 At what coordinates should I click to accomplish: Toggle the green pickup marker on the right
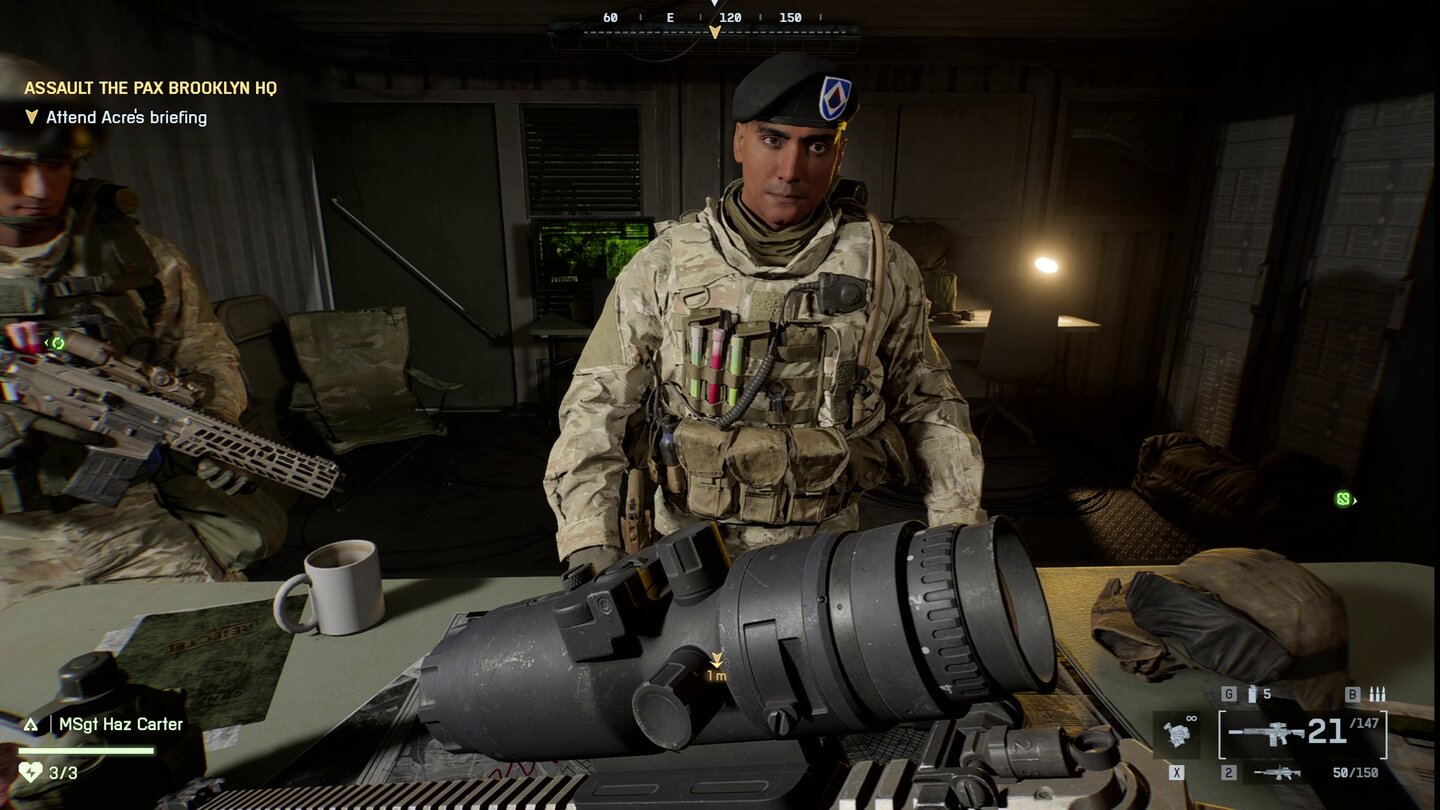tap(1342, 497)
